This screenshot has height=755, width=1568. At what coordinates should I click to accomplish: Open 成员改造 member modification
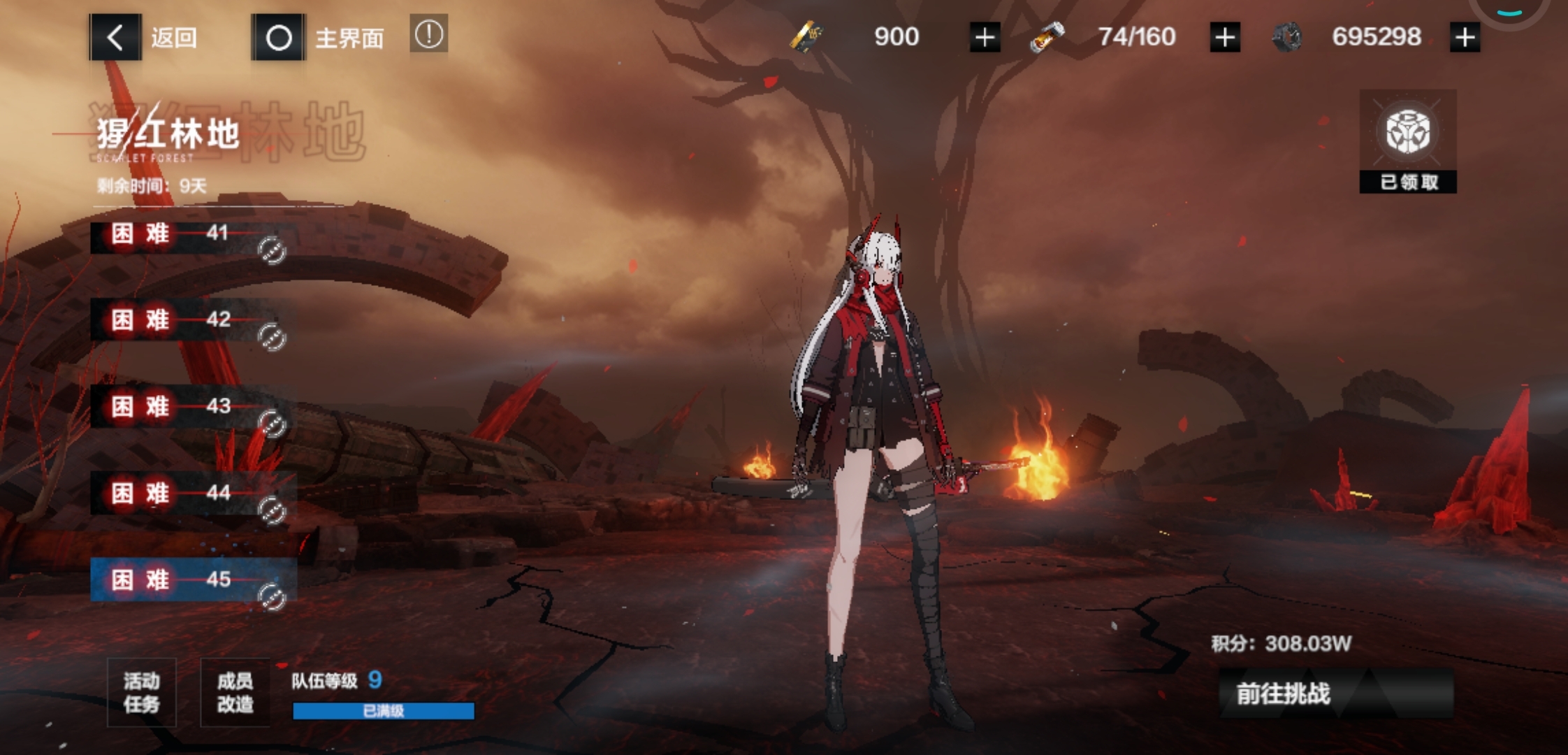pyautogui.click(x=235, y=692)
